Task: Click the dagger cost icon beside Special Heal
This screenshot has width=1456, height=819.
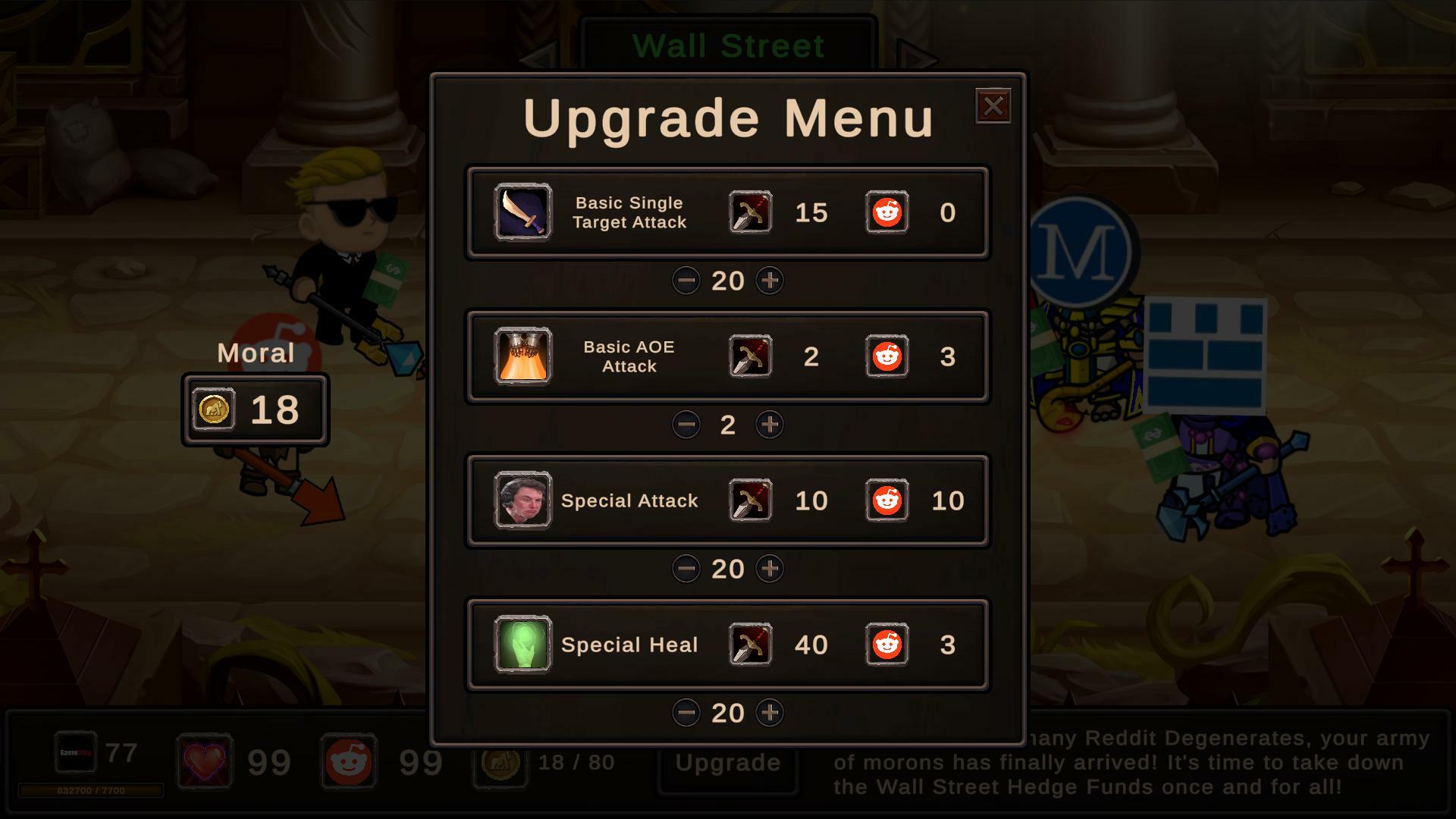Action: 751,645
